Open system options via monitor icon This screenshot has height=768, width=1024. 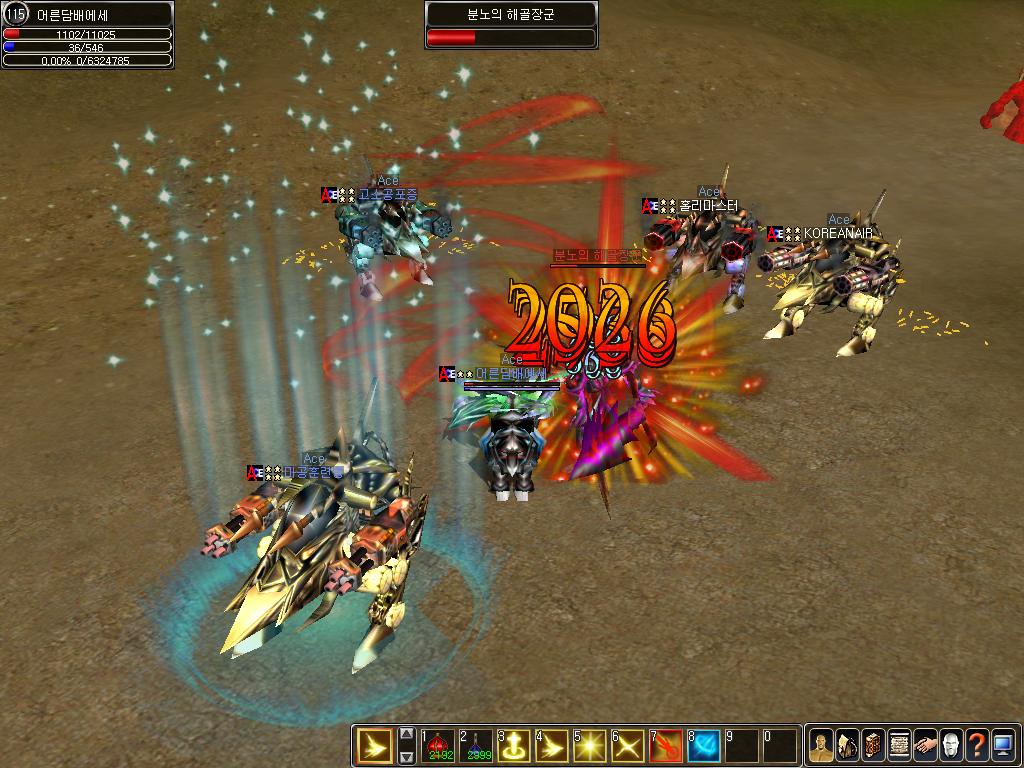coord(1002,746)
